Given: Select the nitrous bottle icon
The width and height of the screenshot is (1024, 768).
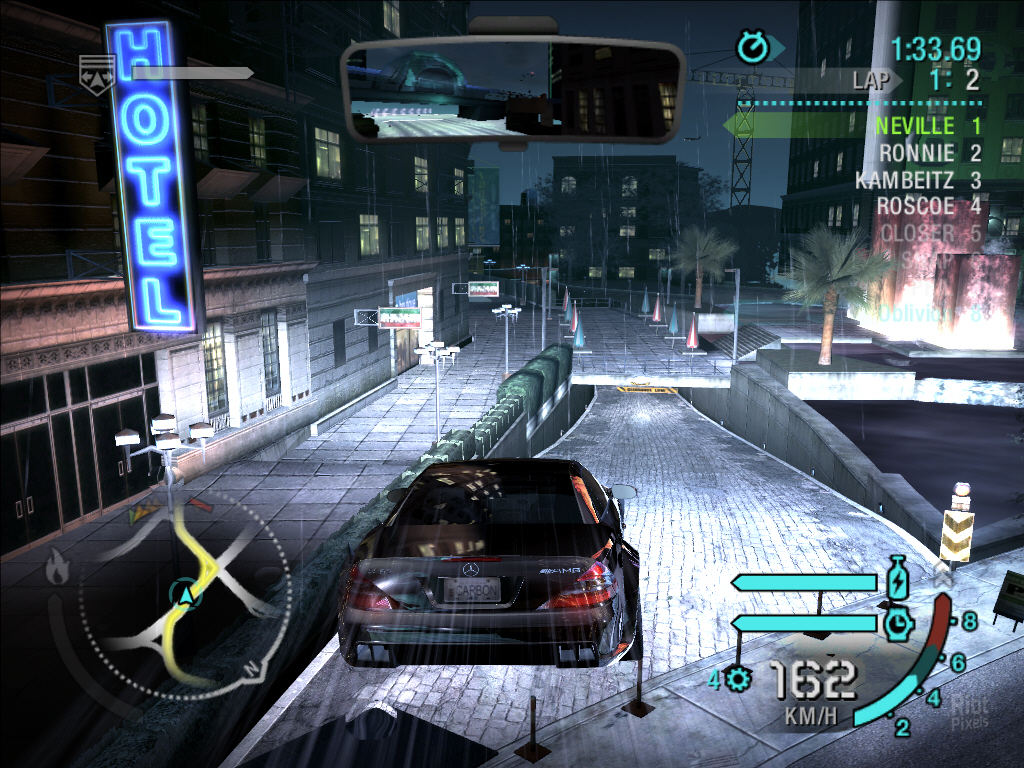Looking at the screenshot, I should (x=897, y=580).
